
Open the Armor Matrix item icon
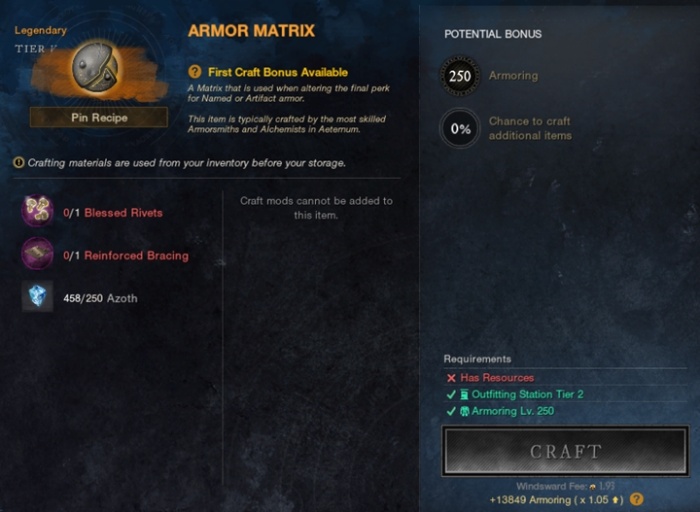click(96, 67)
